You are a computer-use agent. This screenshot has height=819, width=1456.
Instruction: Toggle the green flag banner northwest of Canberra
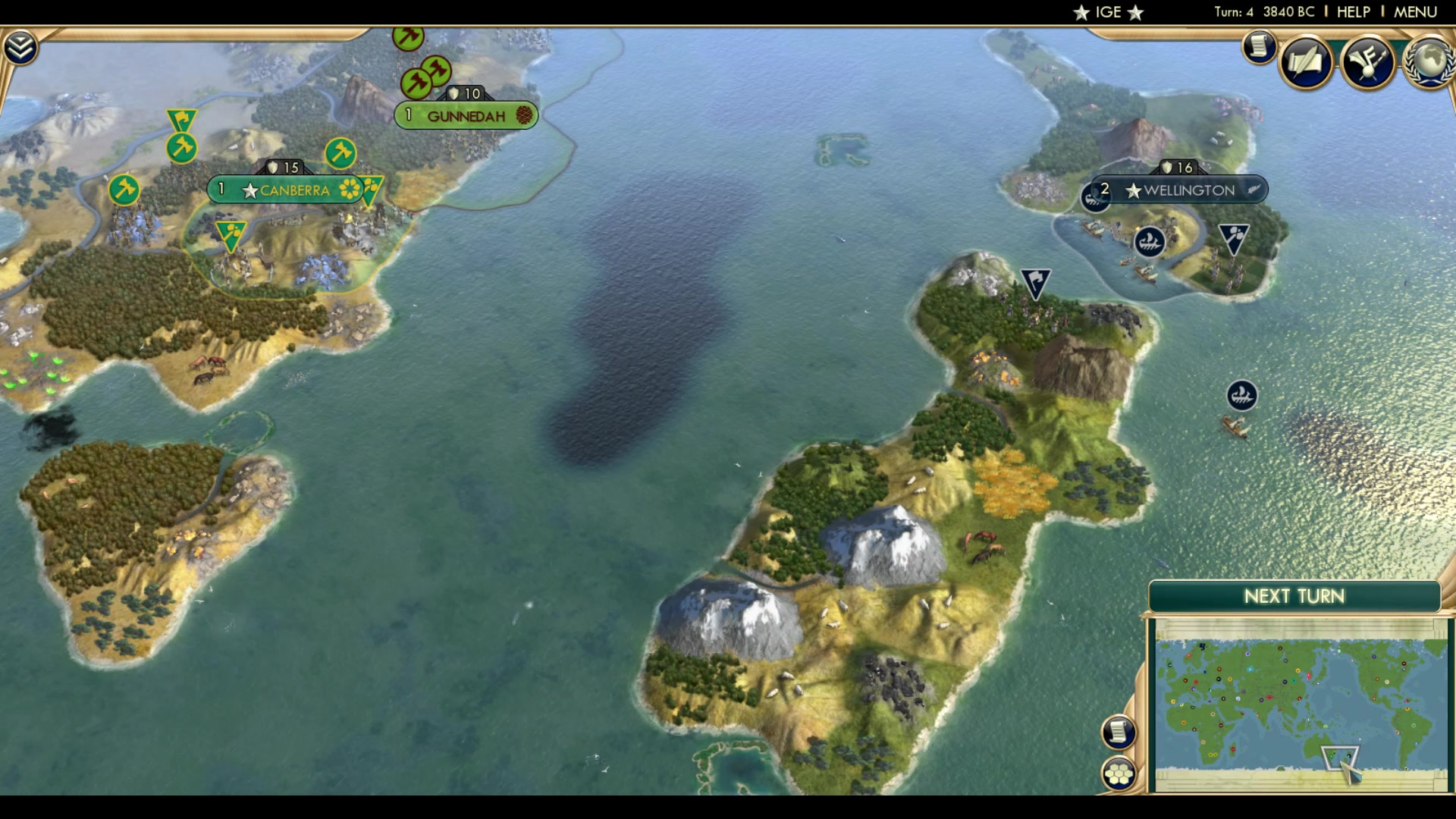180,118
